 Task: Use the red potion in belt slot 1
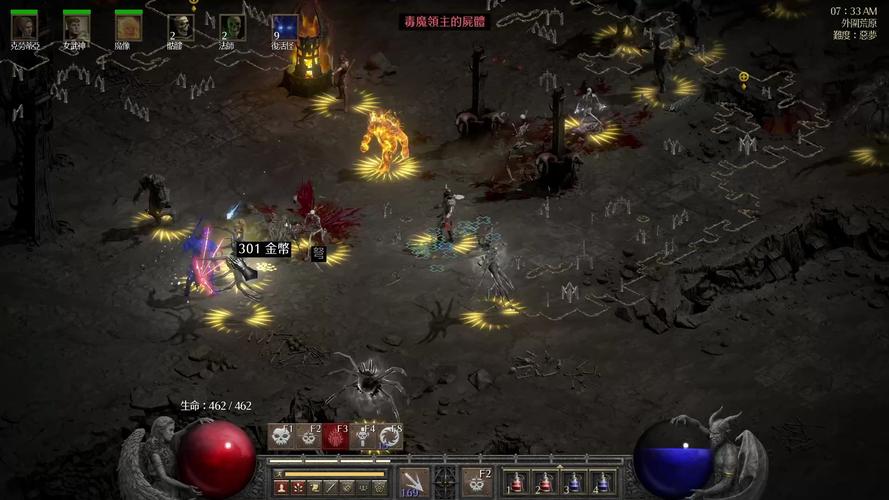click(x=516, y=483)
